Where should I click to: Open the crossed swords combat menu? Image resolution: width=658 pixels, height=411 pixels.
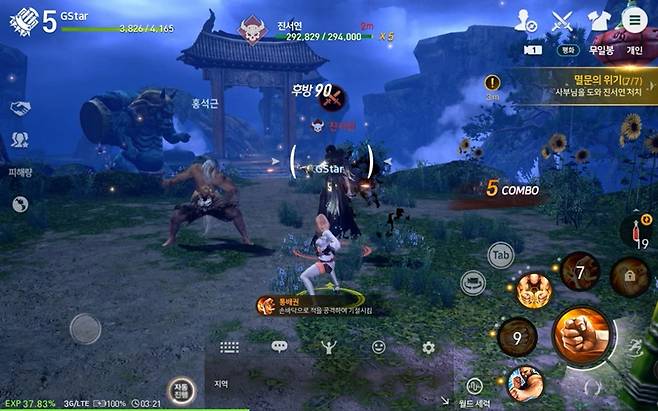pyautogui.click(x=562, y=19)
